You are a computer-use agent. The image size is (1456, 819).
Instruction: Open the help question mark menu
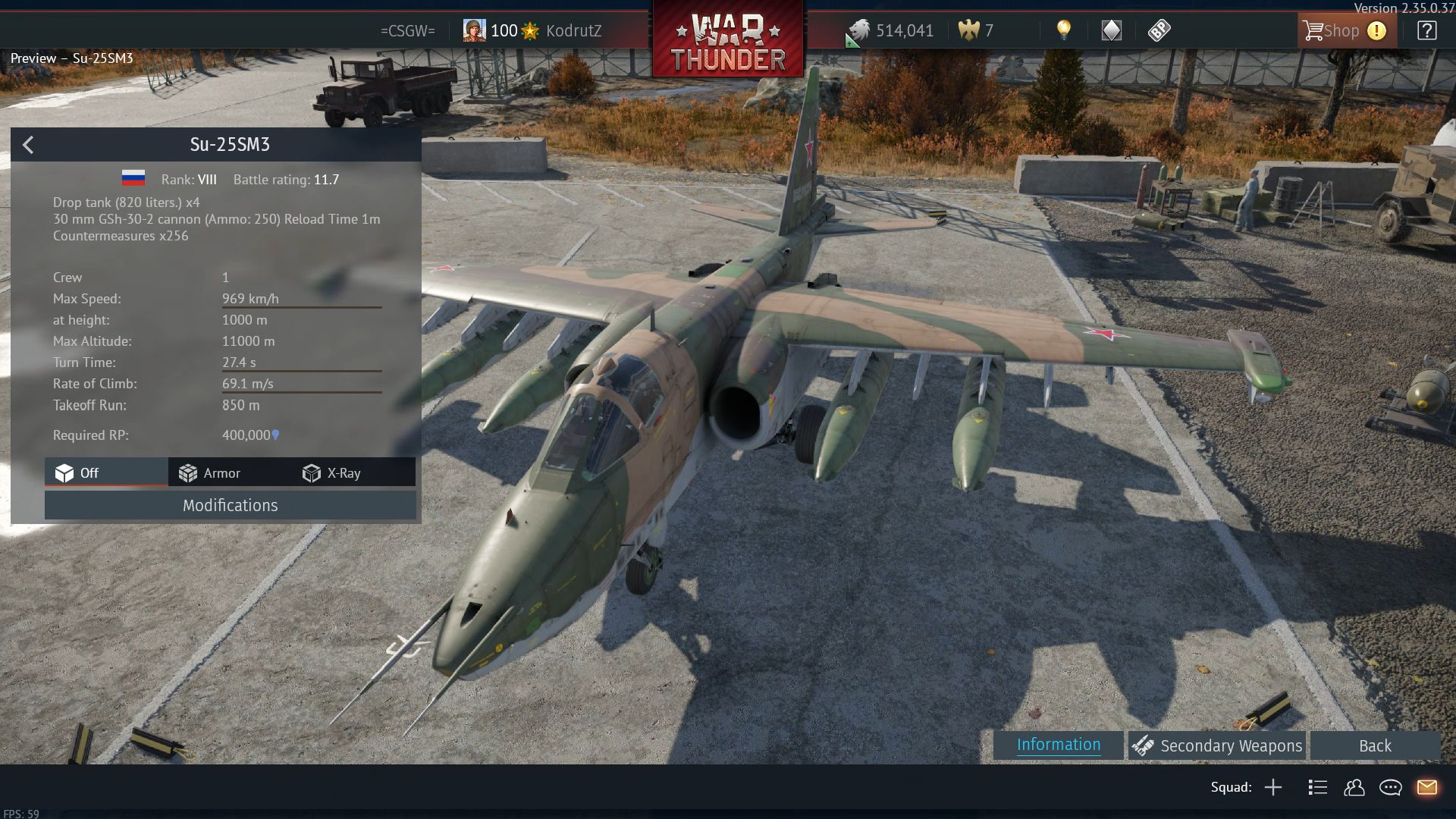click(1426, 31)
